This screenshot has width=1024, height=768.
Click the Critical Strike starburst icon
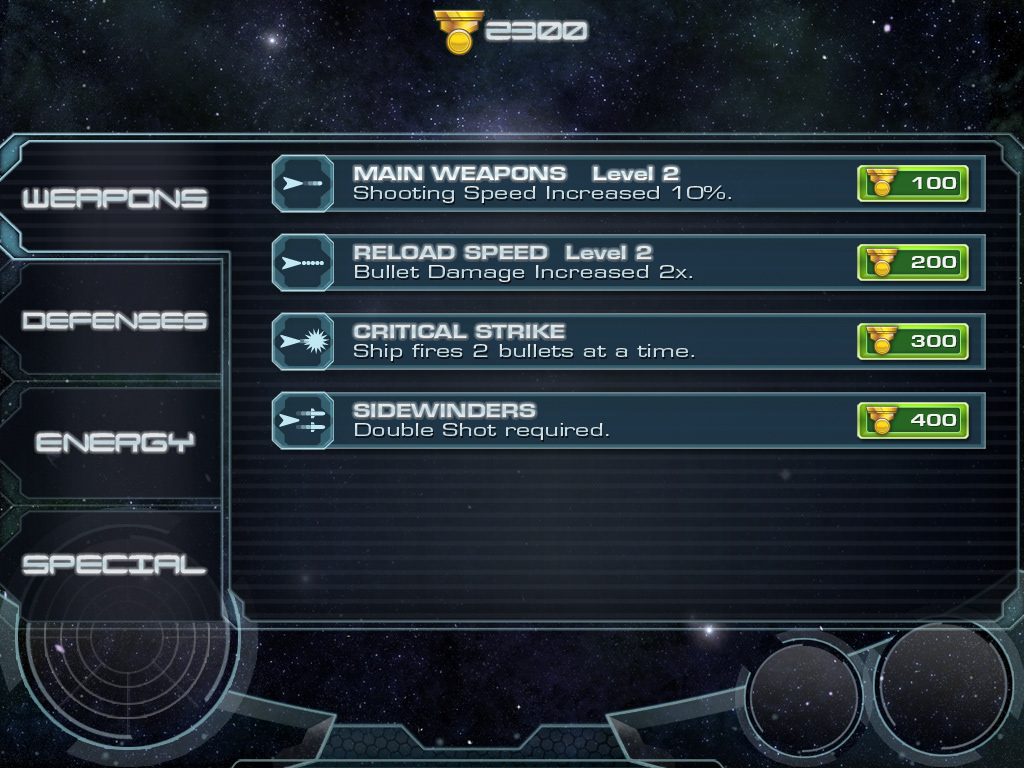click(x=303, y=342)
